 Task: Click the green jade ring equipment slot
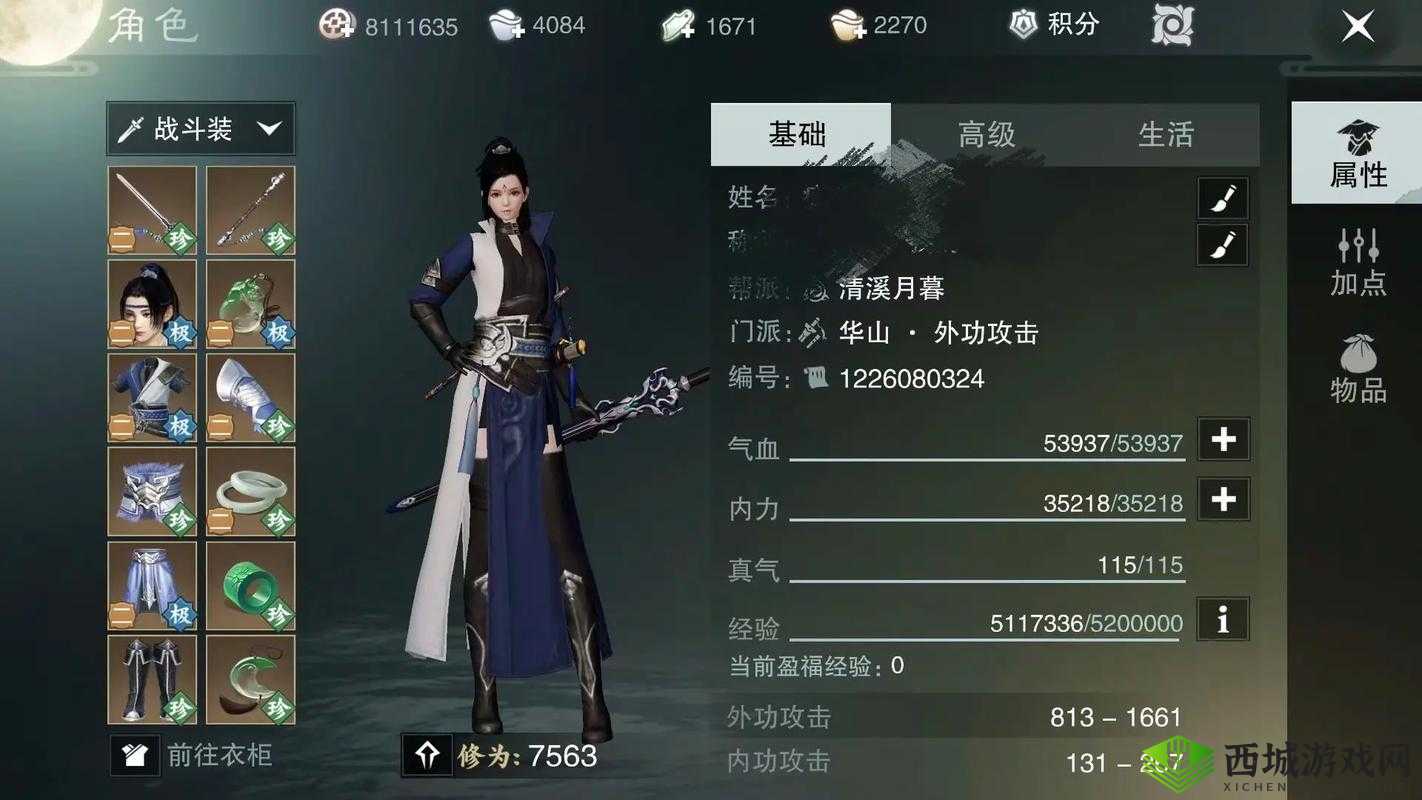pos(249,587)
